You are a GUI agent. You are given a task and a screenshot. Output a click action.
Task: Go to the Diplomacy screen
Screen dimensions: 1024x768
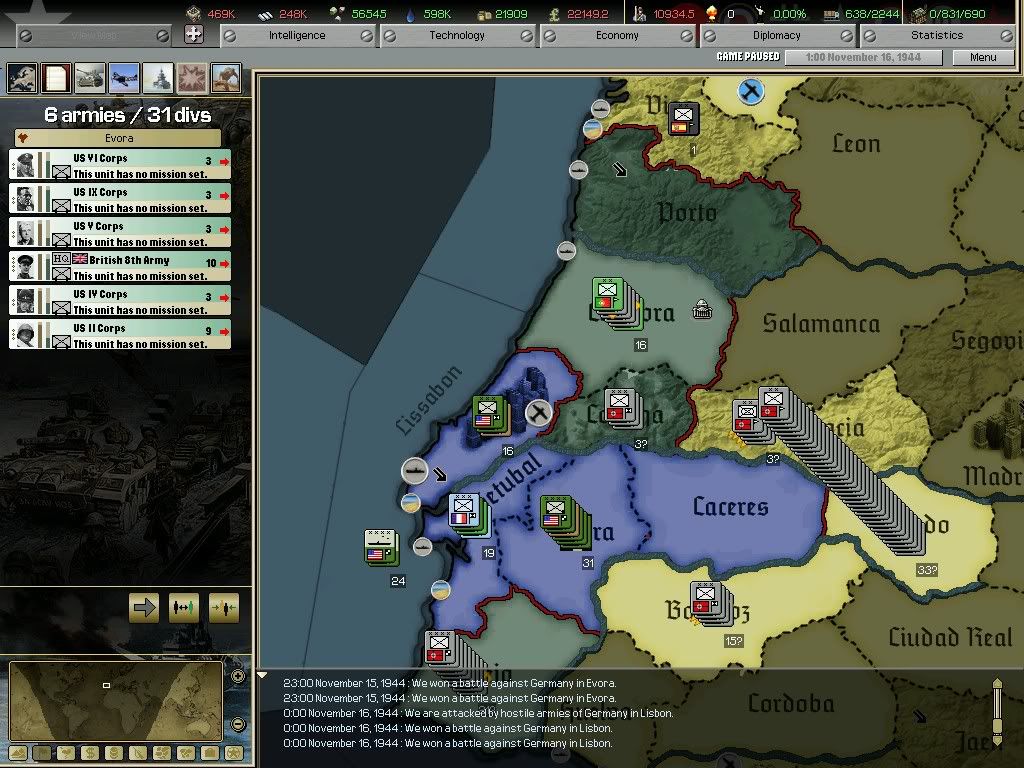point(777,36)
